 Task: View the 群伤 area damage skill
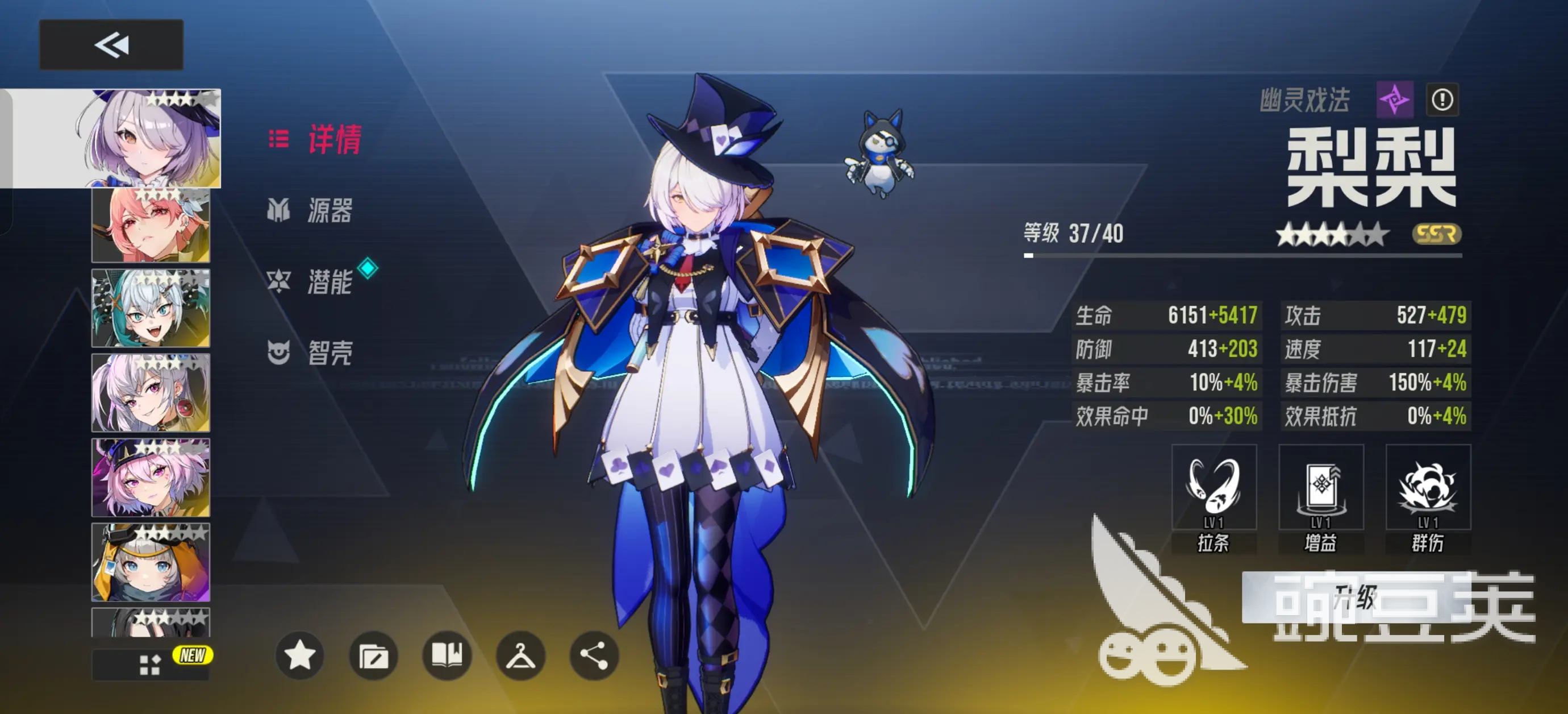coord(1428,487)
